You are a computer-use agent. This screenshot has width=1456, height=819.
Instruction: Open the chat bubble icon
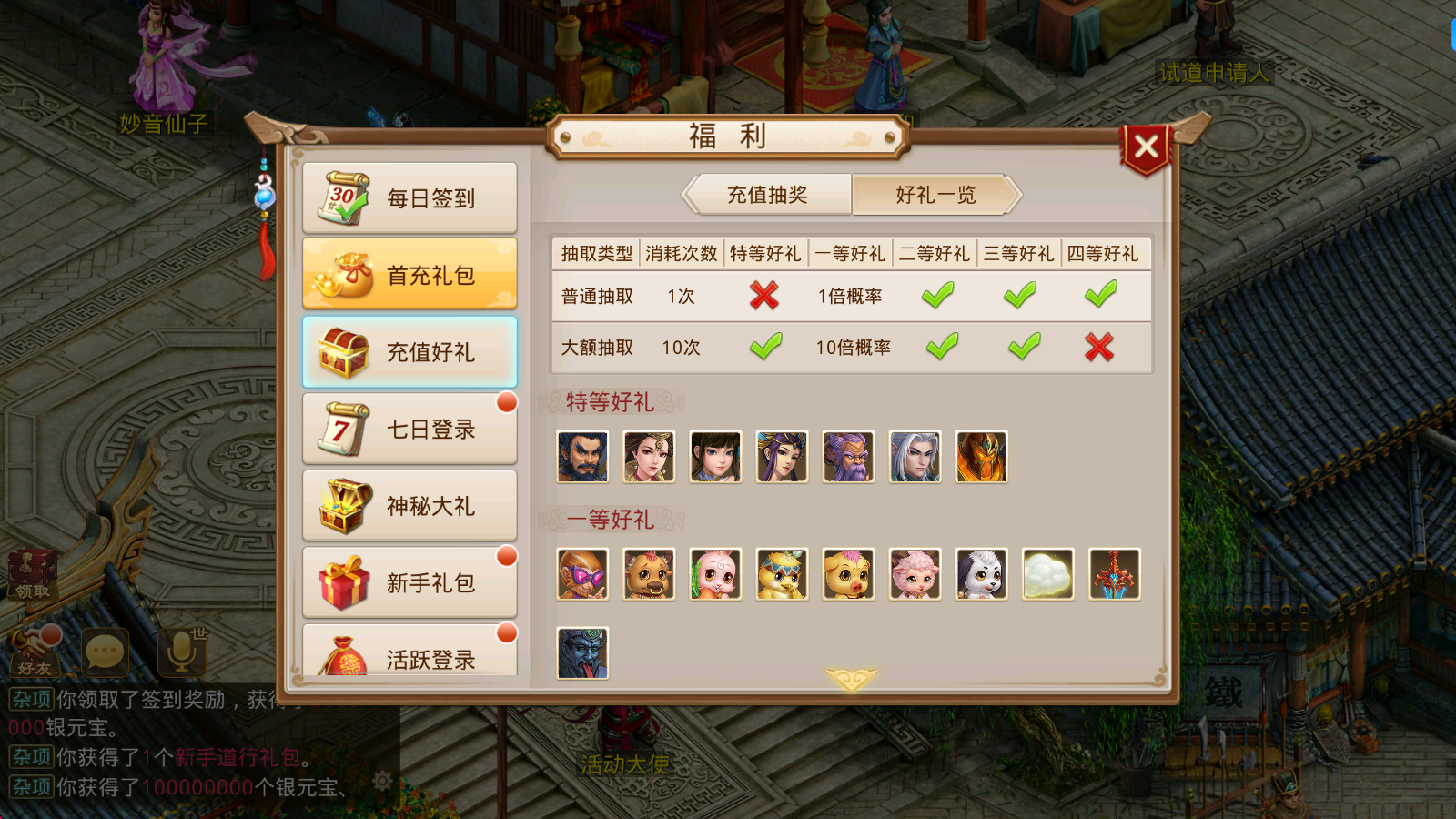(x=104, y=651)
